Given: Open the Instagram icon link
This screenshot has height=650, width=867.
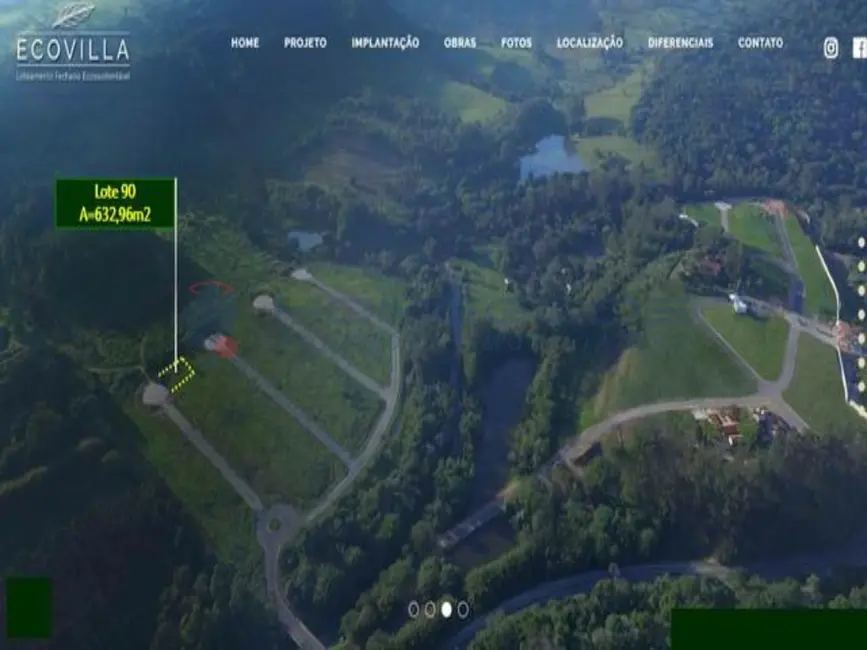Looking at the screenshot, I should [831, 48].
